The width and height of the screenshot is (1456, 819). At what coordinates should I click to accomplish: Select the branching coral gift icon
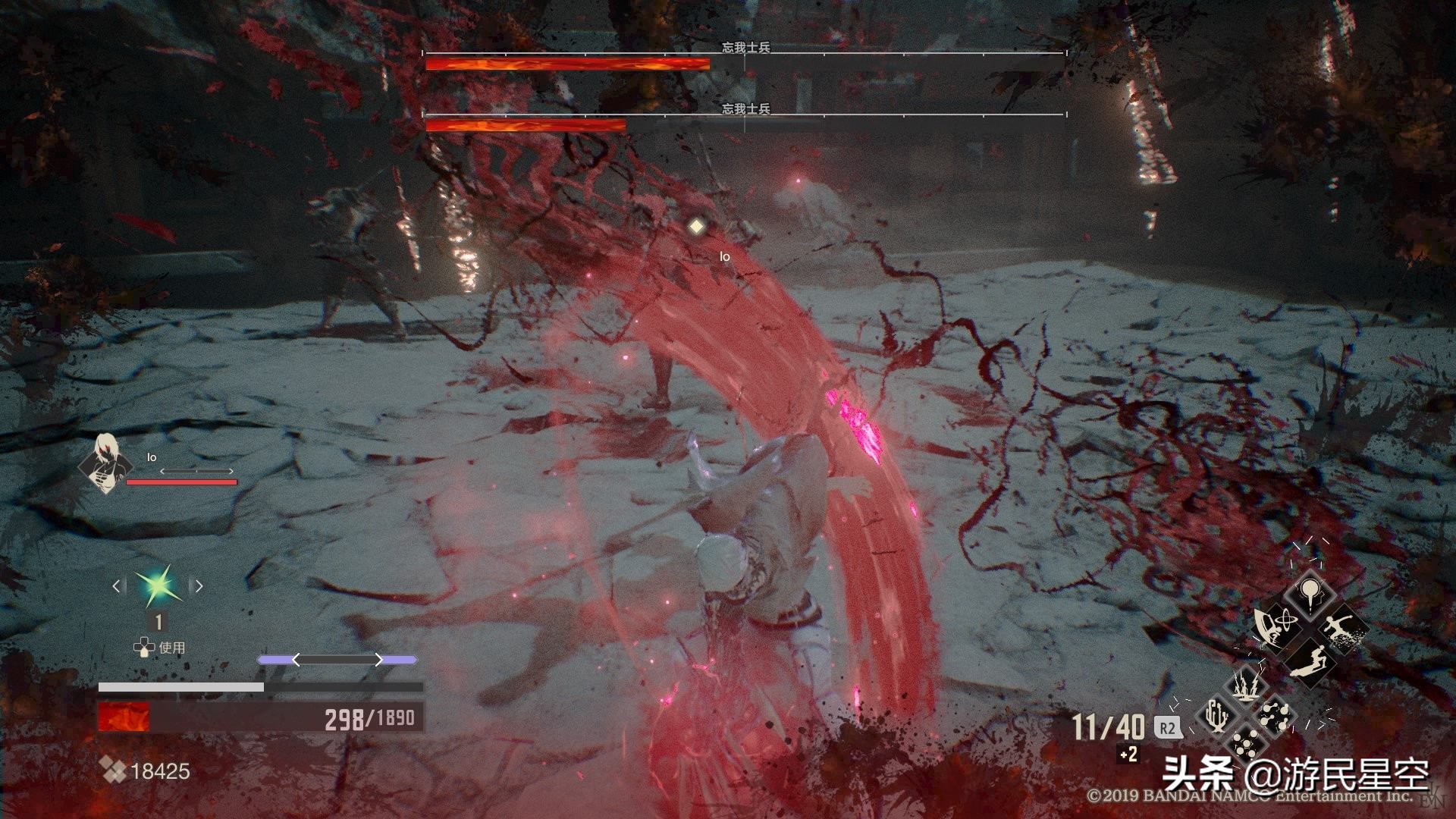1216,715
